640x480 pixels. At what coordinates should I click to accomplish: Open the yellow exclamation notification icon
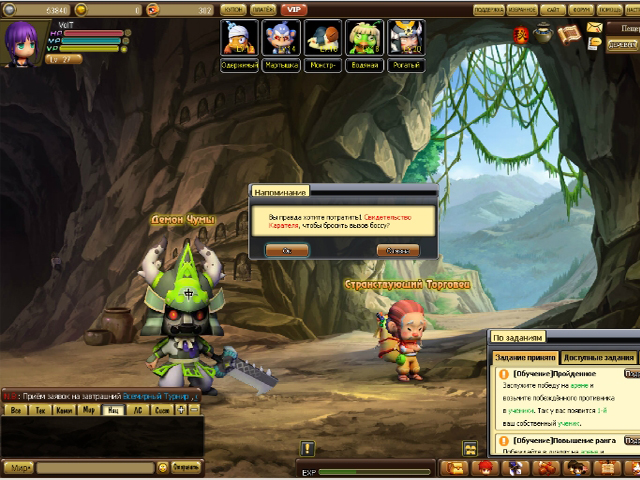click(x=307, y=449)
